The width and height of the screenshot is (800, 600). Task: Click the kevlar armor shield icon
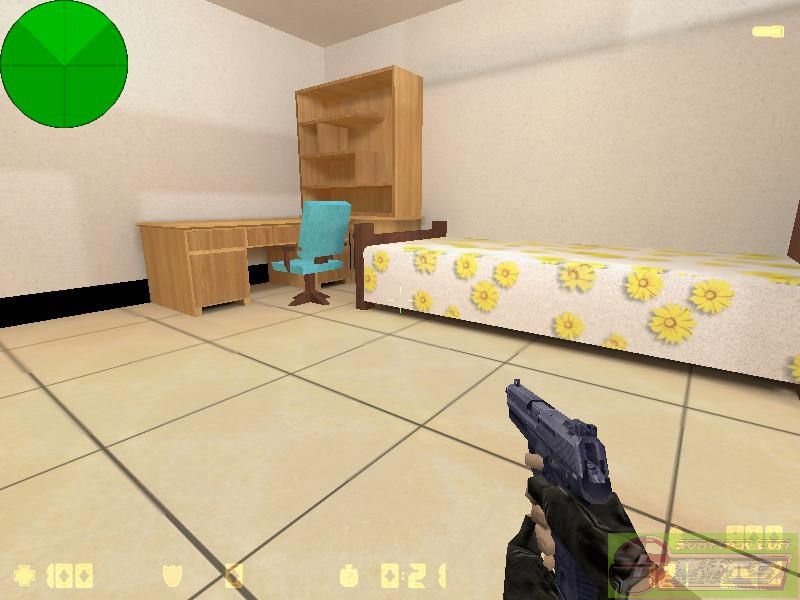pyautogui.click(x=172, y=576)
